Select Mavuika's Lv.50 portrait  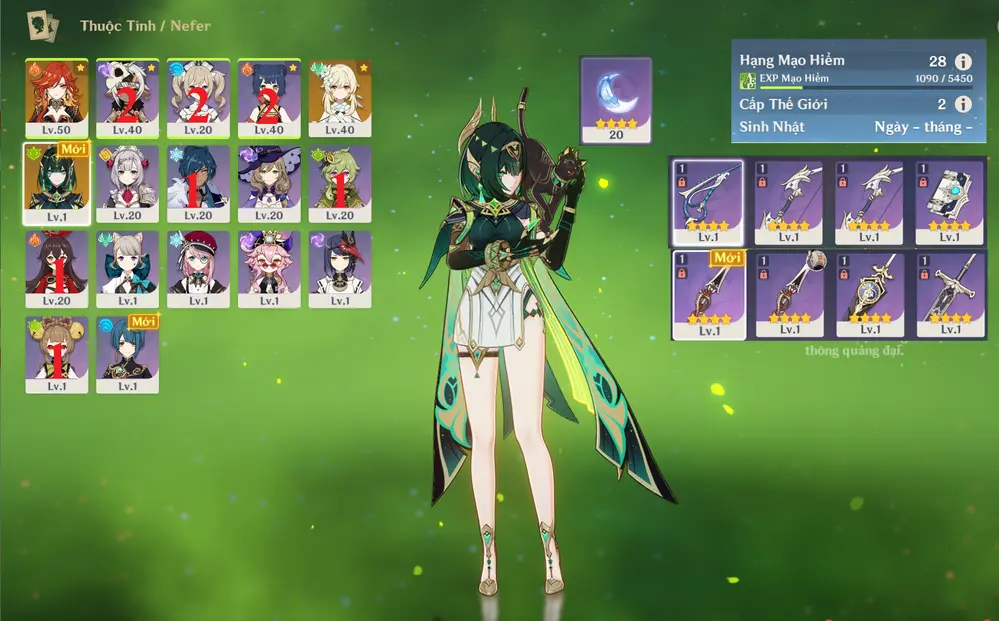point(57,97)
